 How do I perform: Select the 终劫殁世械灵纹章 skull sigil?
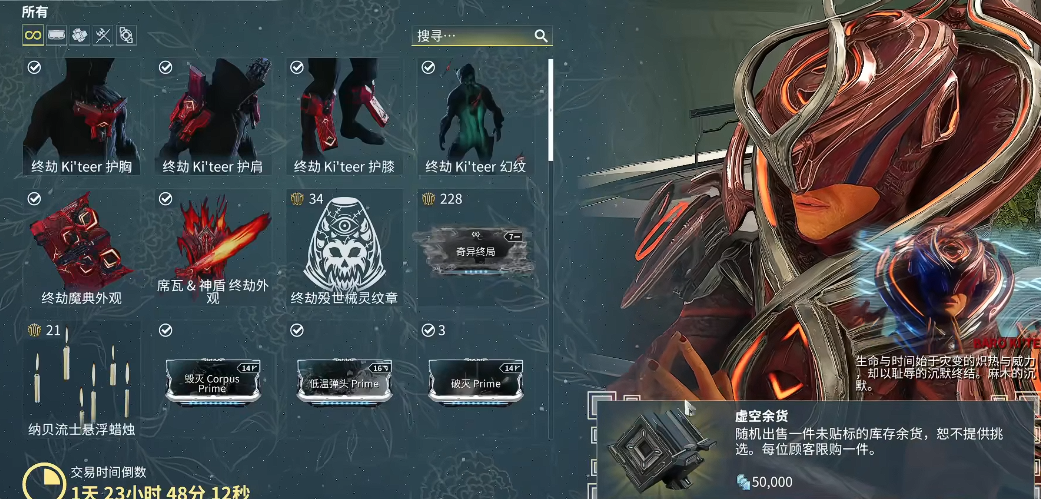pos(345,247)
